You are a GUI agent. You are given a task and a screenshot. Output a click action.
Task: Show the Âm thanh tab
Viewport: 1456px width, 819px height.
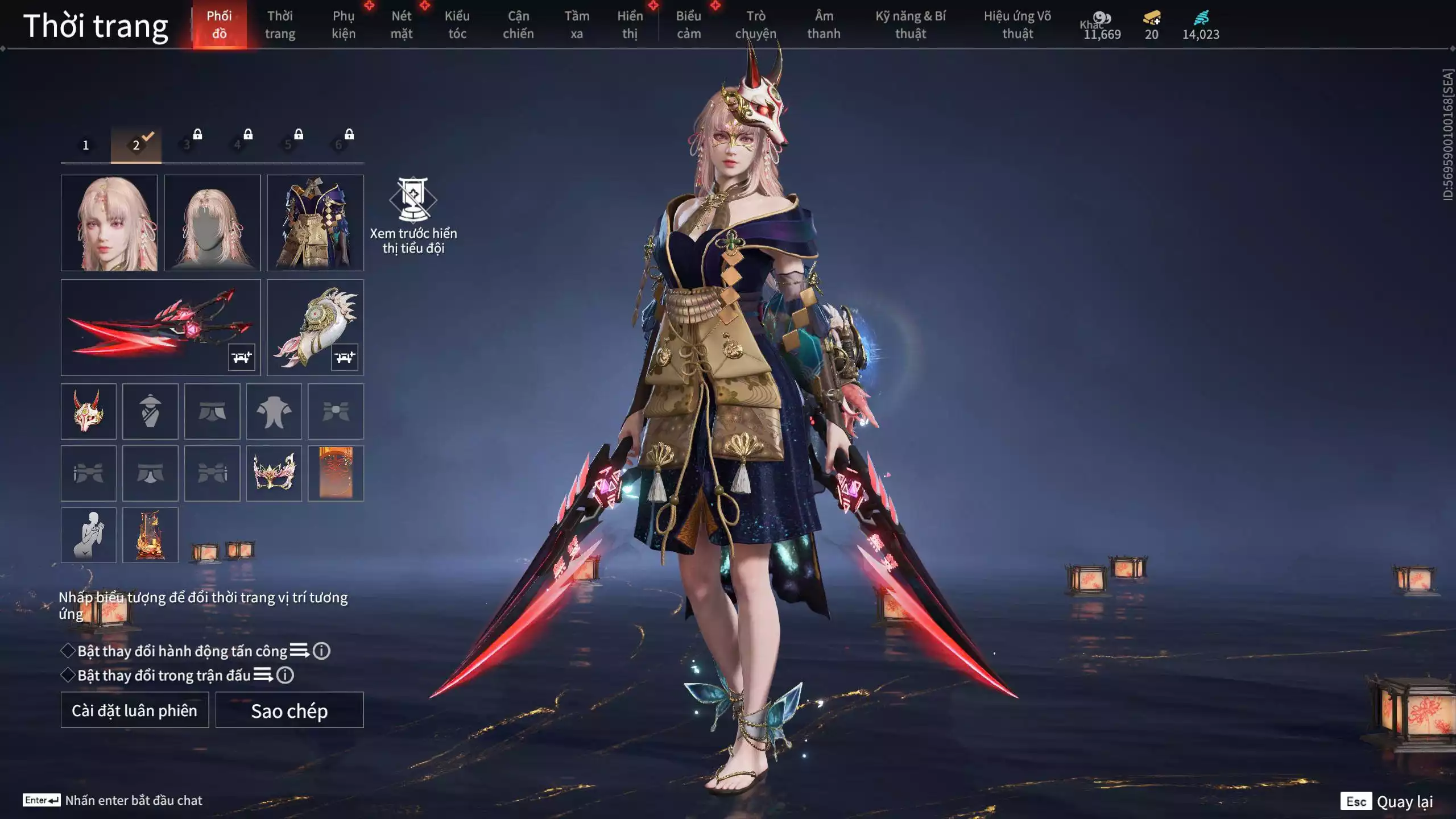[824, 24]
